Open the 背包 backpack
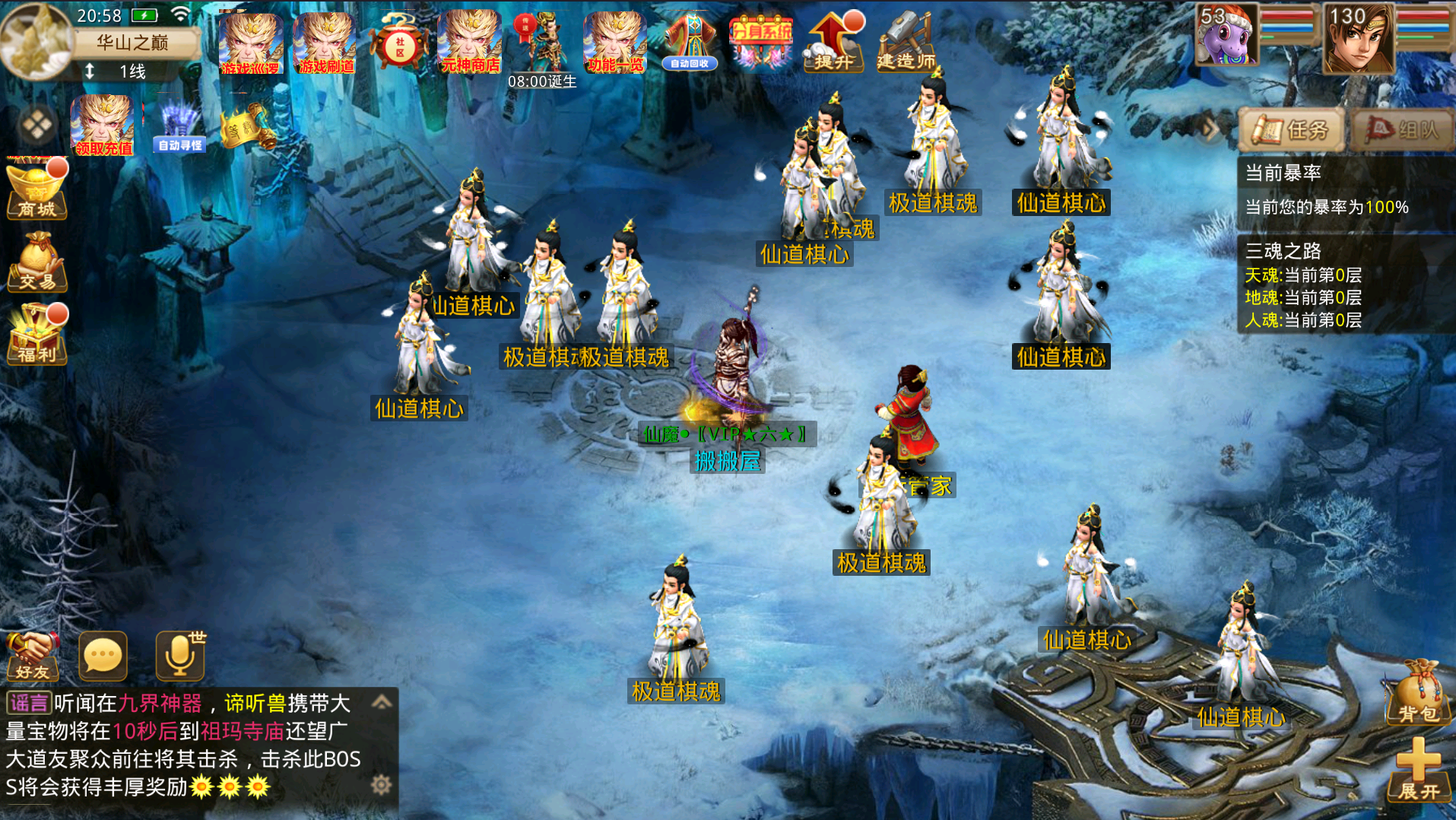The width and height of the screenshot is (1456, 820). pos(1417,692)
